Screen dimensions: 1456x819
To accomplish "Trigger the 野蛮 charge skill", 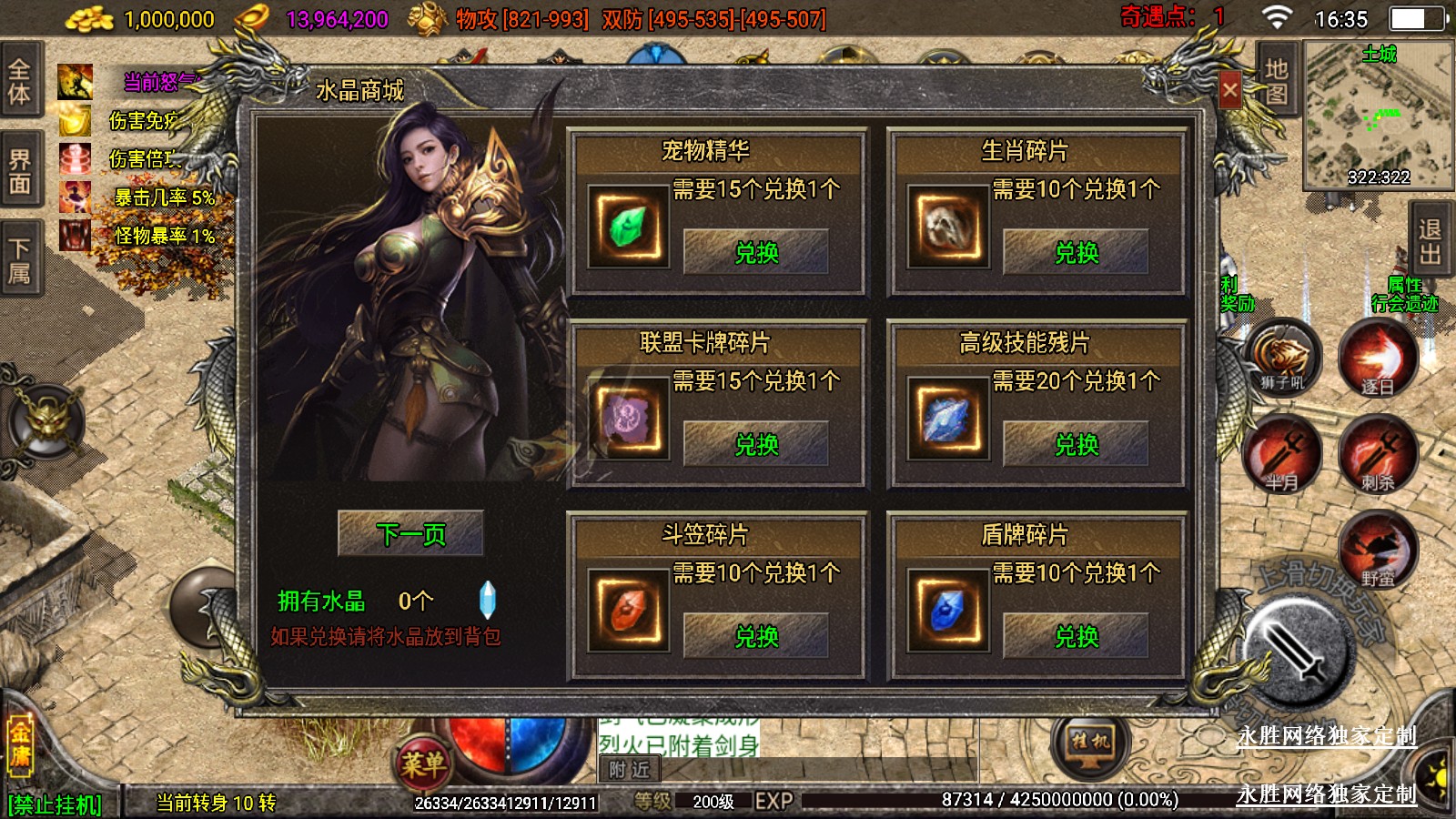I will tap(1377, 549).
